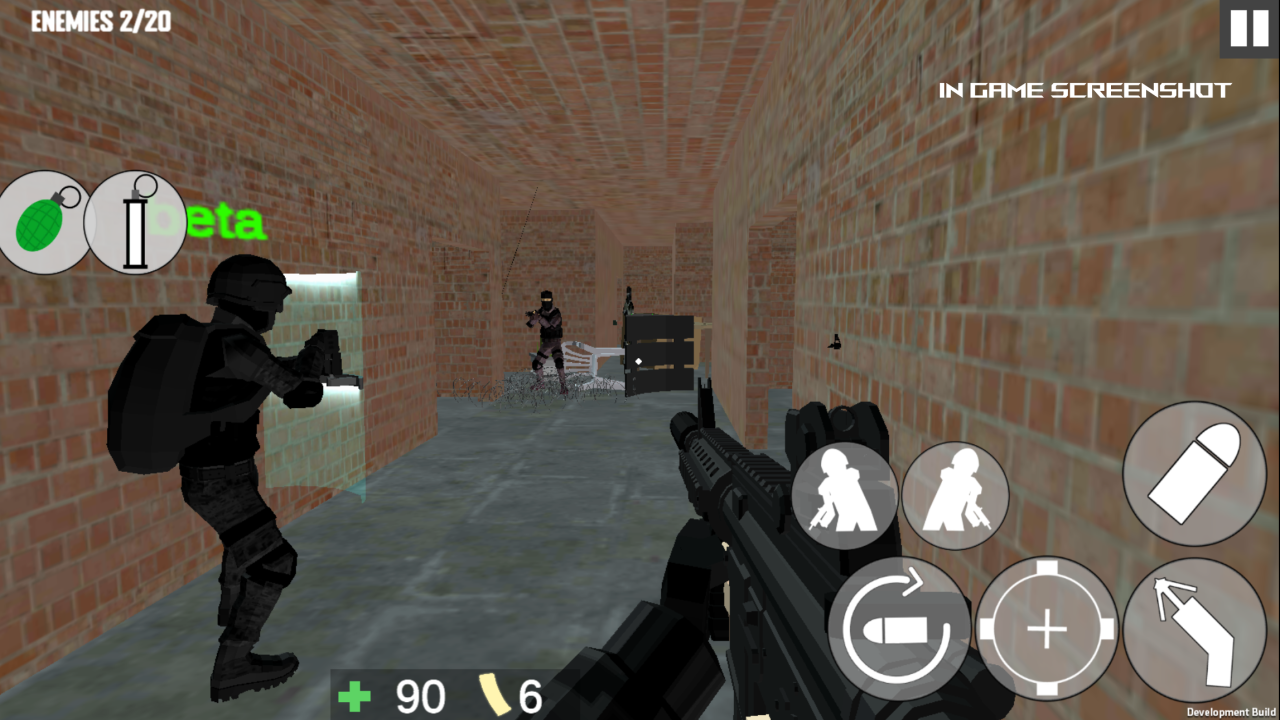Tap the ammo count 6 display

(532, 696)
